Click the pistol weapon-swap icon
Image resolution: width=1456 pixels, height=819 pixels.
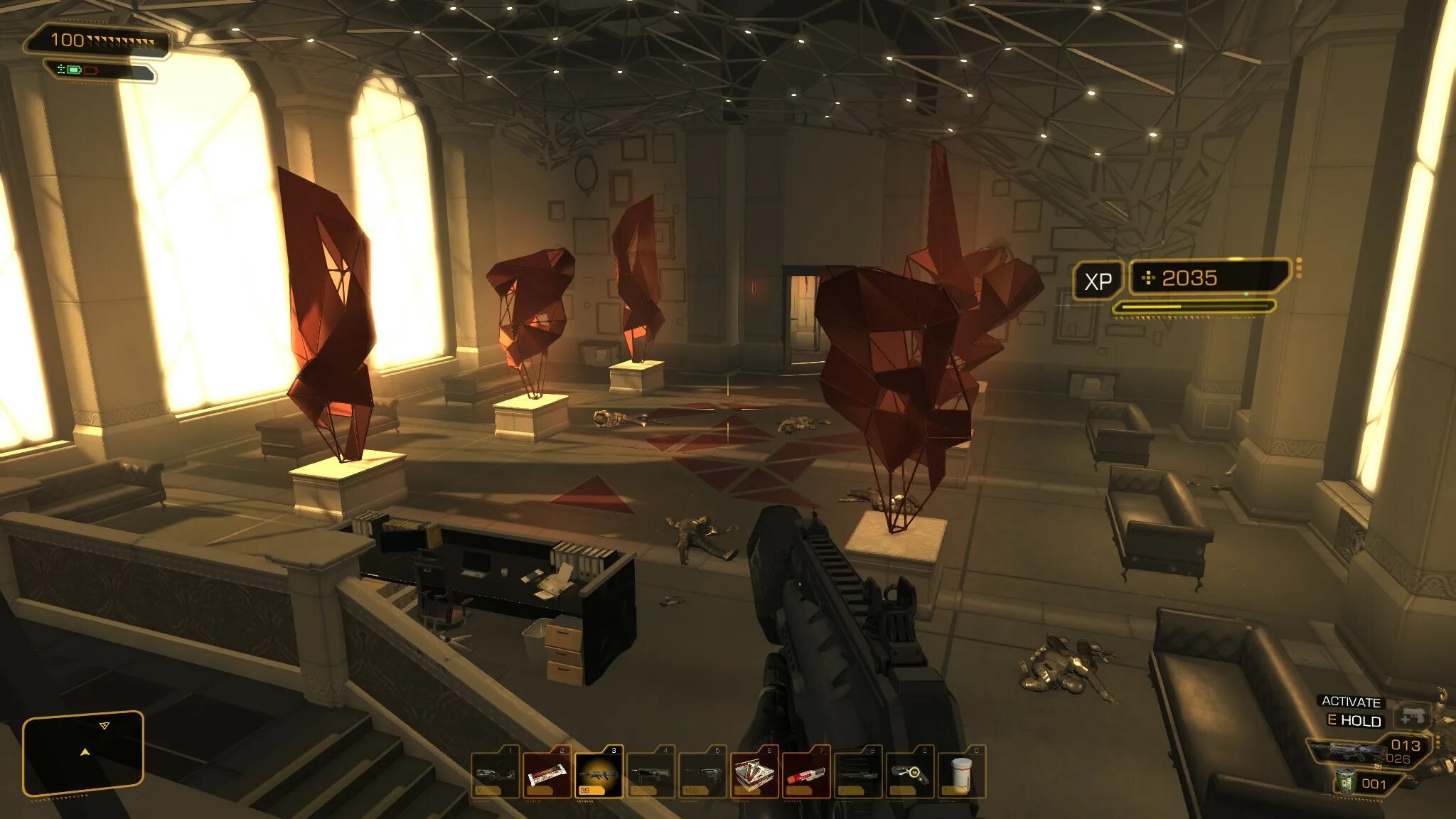coord(1412,717)
